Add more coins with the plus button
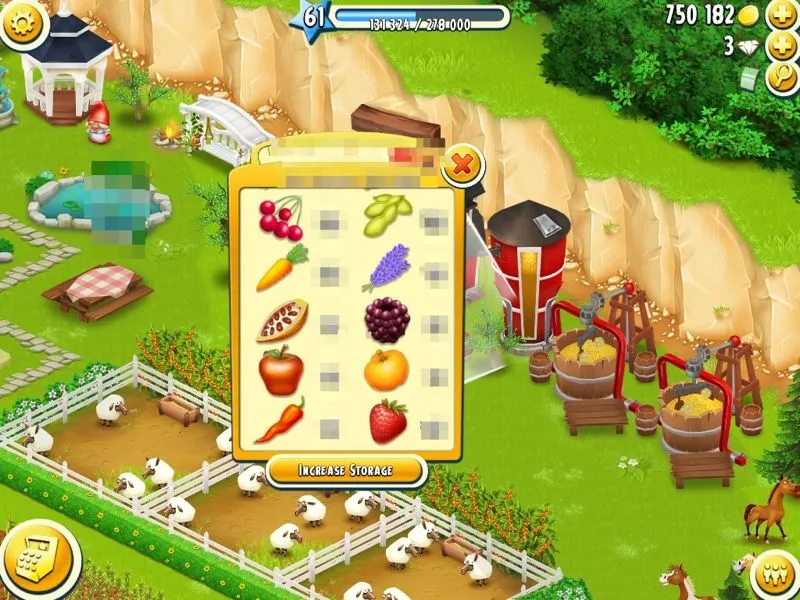Screen dimensions: 800x600 click(781, 15)
